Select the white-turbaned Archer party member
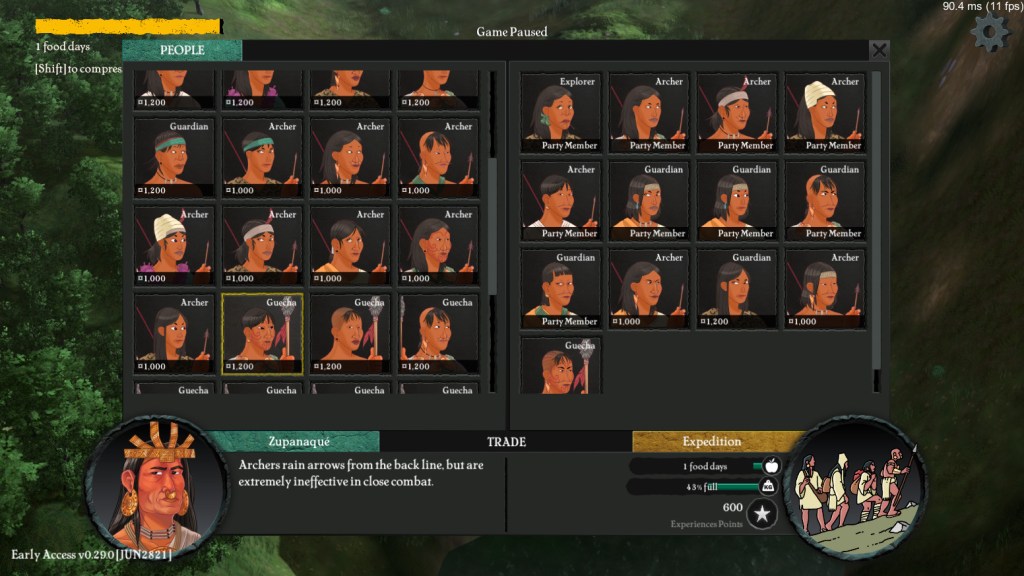This screenshot has height=576, width=1024. [x=824, y=112]
